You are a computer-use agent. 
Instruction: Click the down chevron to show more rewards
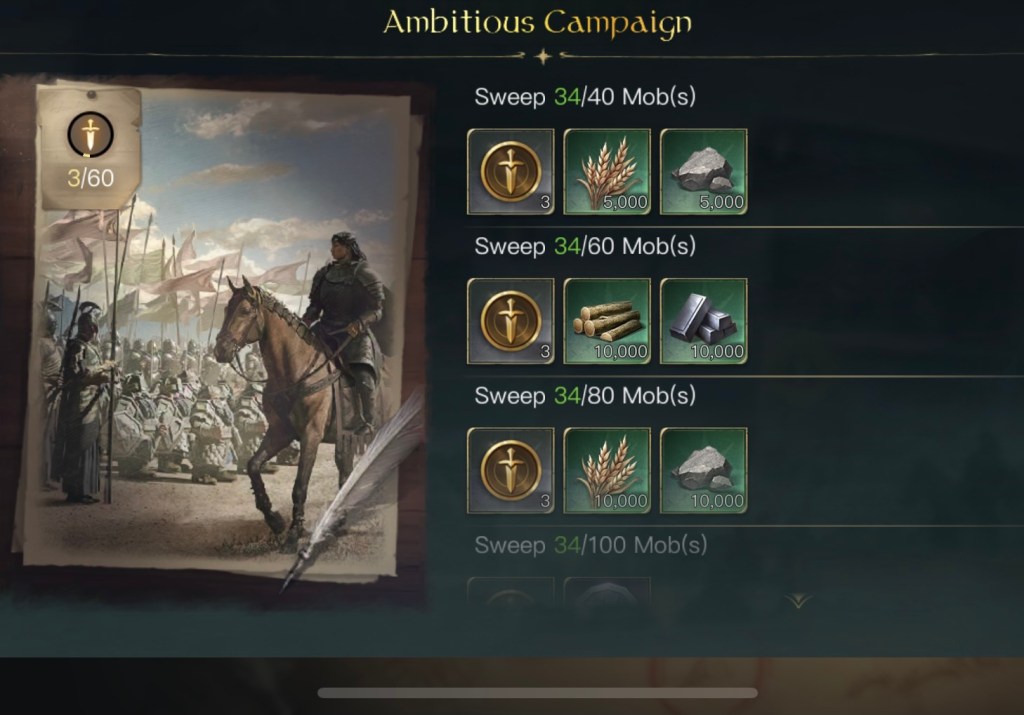(x=798, y=601)
